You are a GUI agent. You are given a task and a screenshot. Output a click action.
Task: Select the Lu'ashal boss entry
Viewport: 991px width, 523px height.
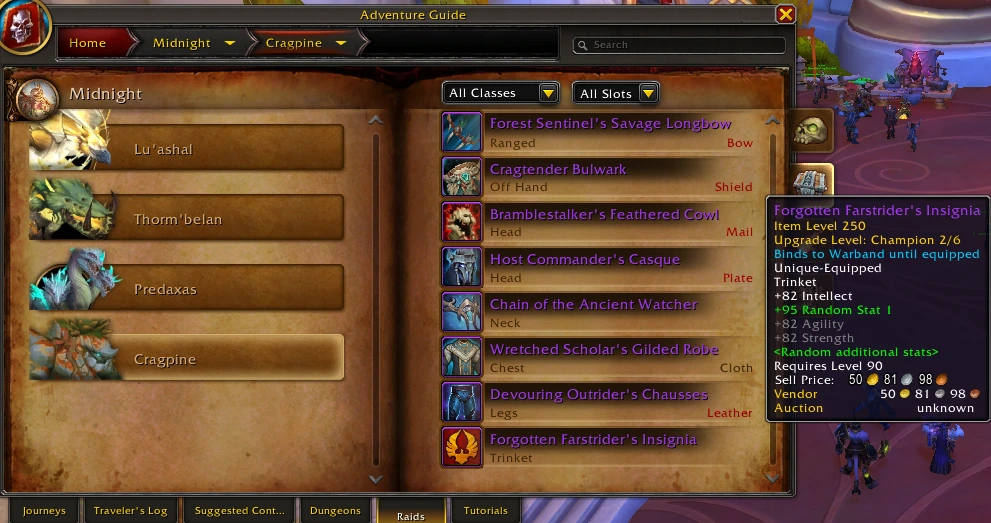pyautogui.click(x=187, y=149)
